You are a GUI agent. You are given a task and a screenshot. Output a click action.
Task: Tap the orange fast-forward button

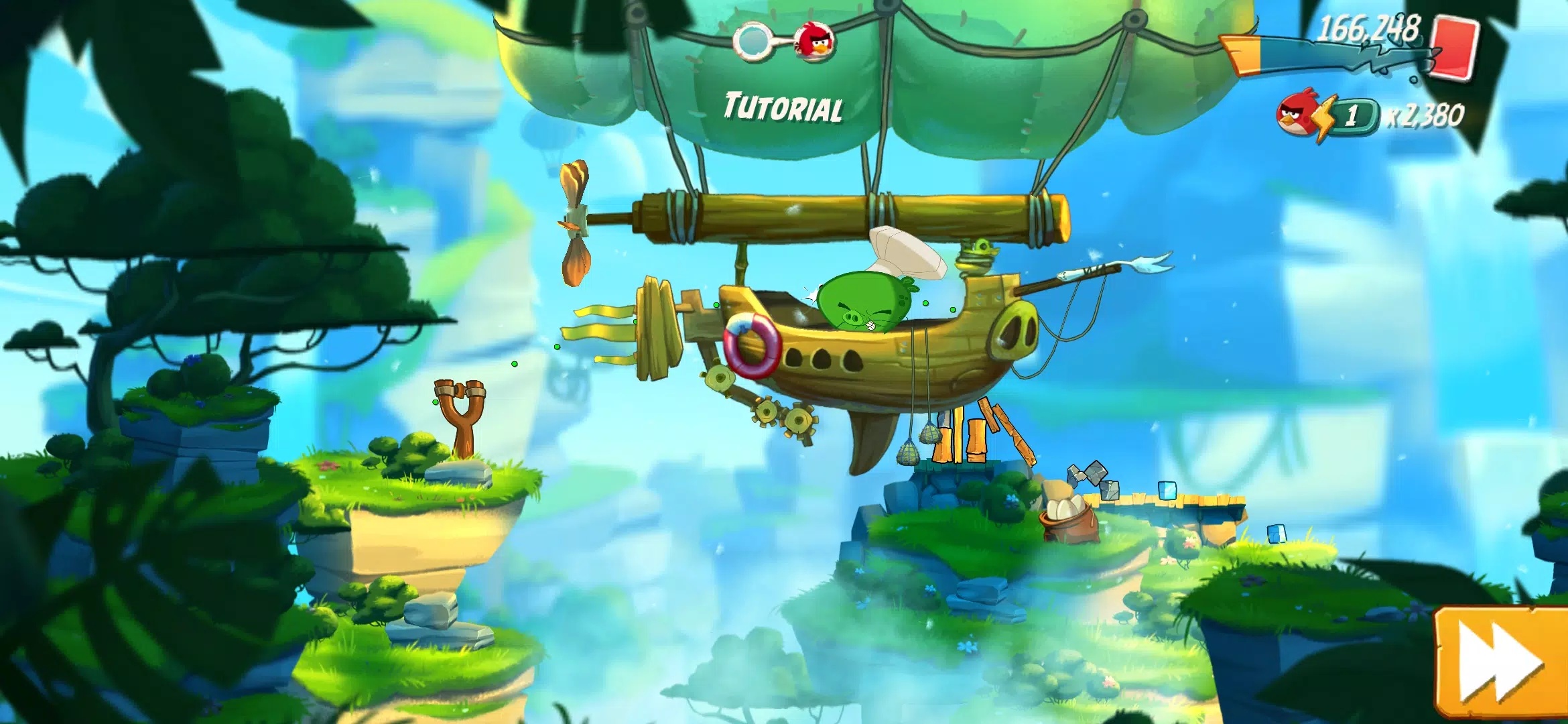click(1501, 664)
